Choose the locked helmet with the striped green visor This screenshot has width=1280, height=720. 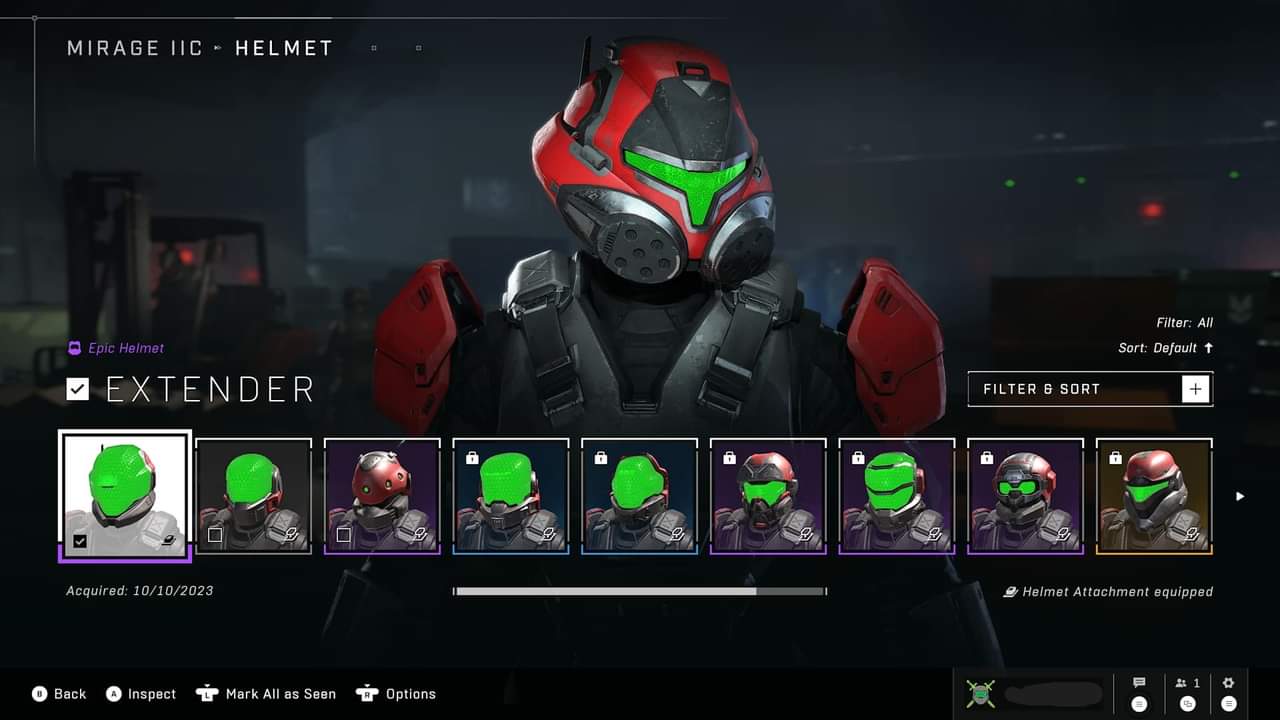tap(897, 496)
